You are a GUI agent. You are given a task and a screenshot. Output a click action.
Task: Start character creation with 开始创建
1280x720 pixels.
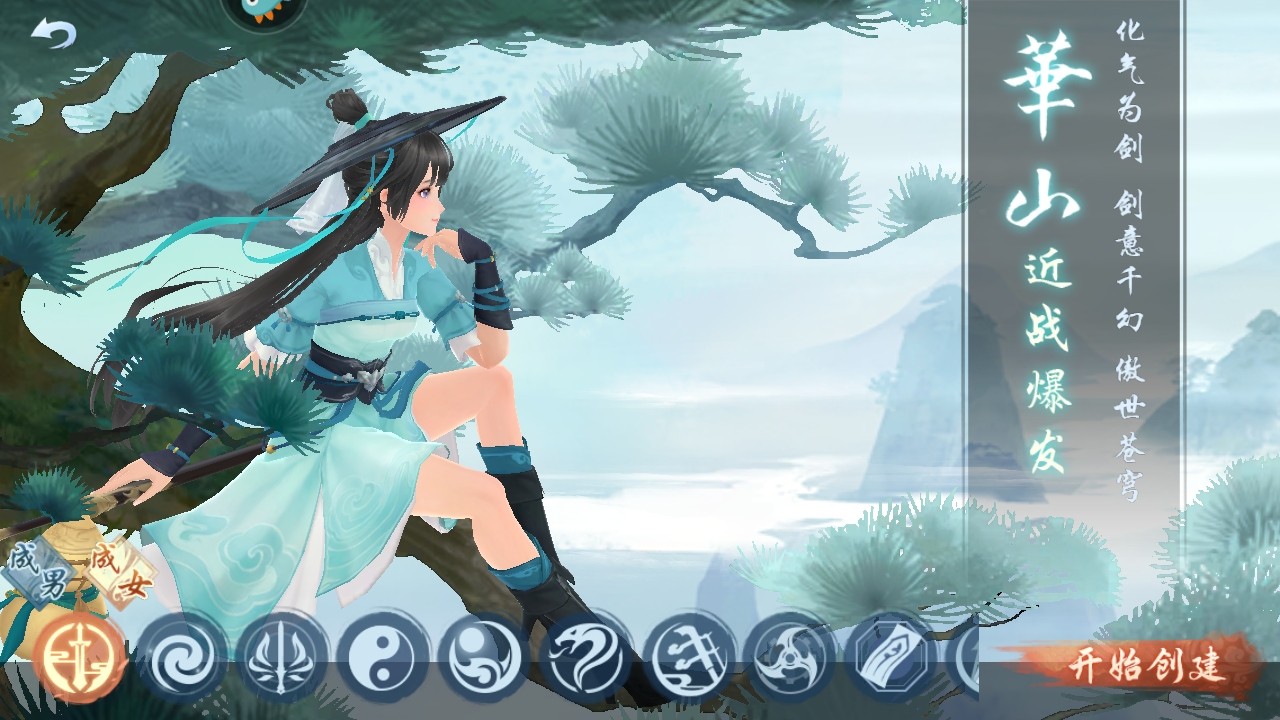pyautogui.click(x=1148, y=665)
